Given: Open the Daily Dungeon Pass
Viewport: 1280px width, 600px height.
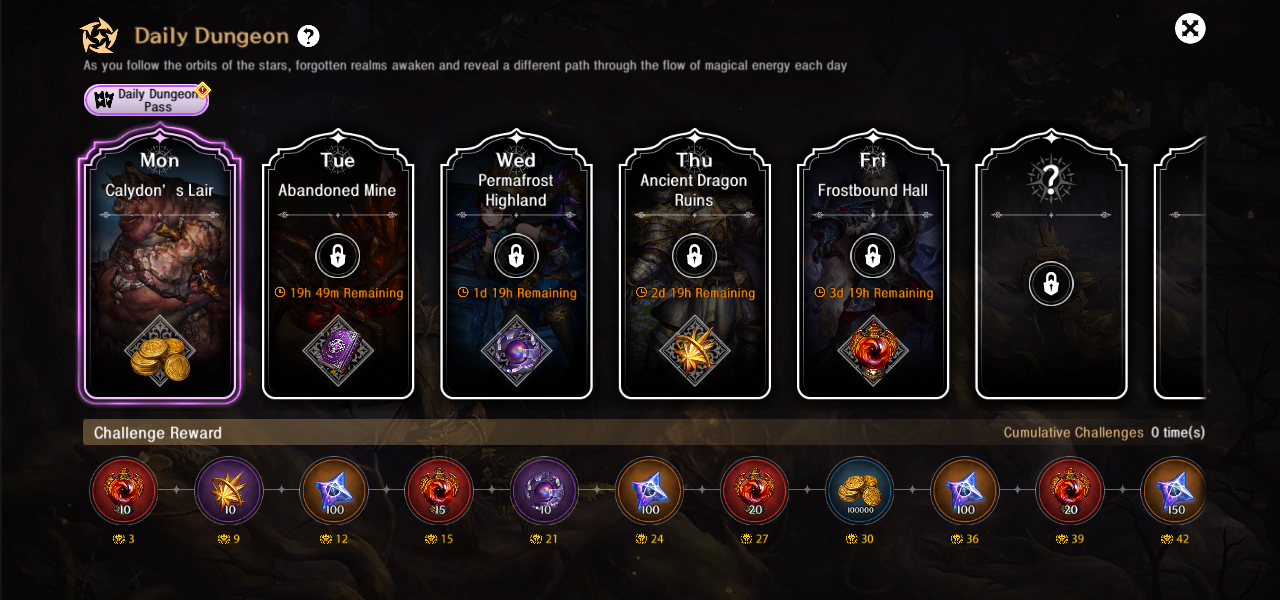Looking at the screenshot, I should tap(146, 100).
